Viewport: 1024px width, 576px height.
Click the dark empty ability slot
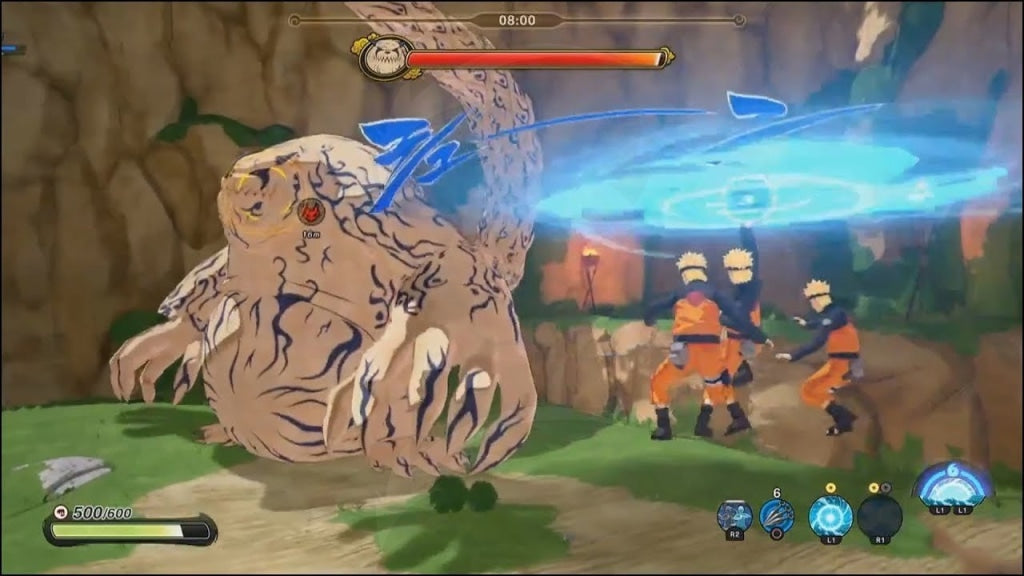[x=879, y=516]
